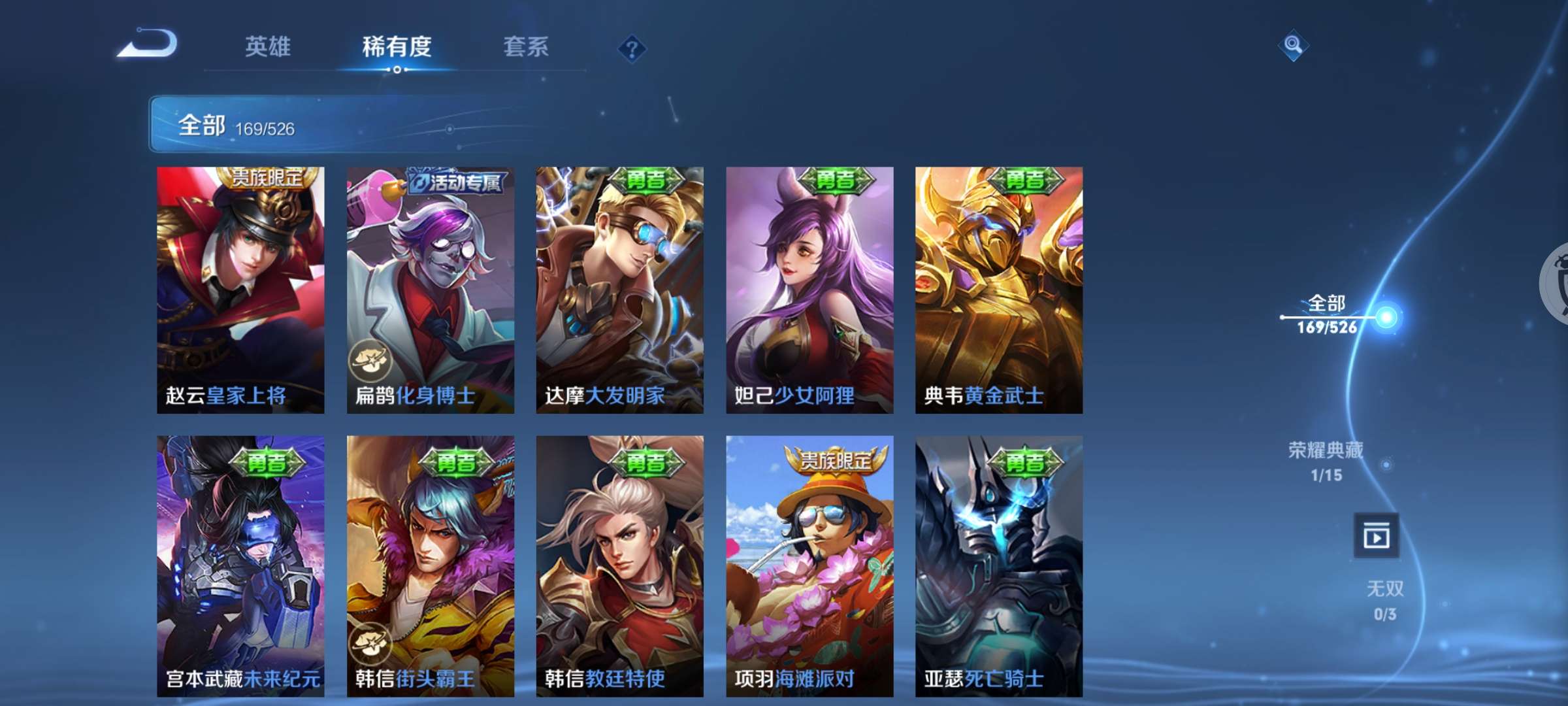
Task: Switch to the 套系 tab
Action: [526, 46]
